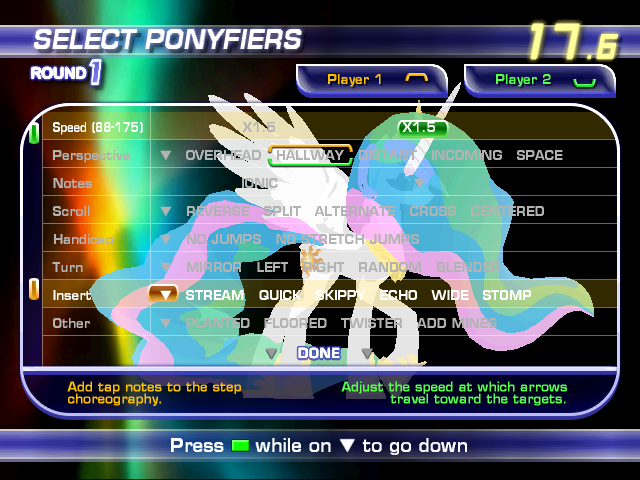Enable the CENTERED scroll option
Screen dimensions: 640x480
[507, 211]
